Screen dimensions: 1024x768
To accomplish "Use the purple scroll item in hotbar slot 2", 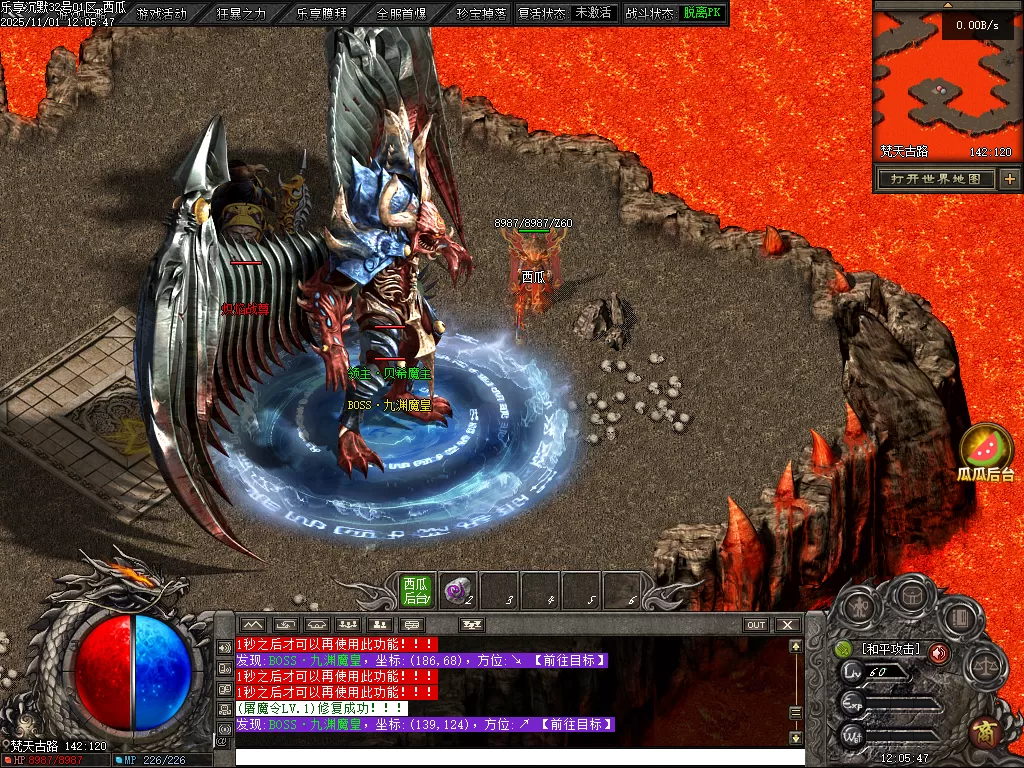I will [x=458, y=590].
